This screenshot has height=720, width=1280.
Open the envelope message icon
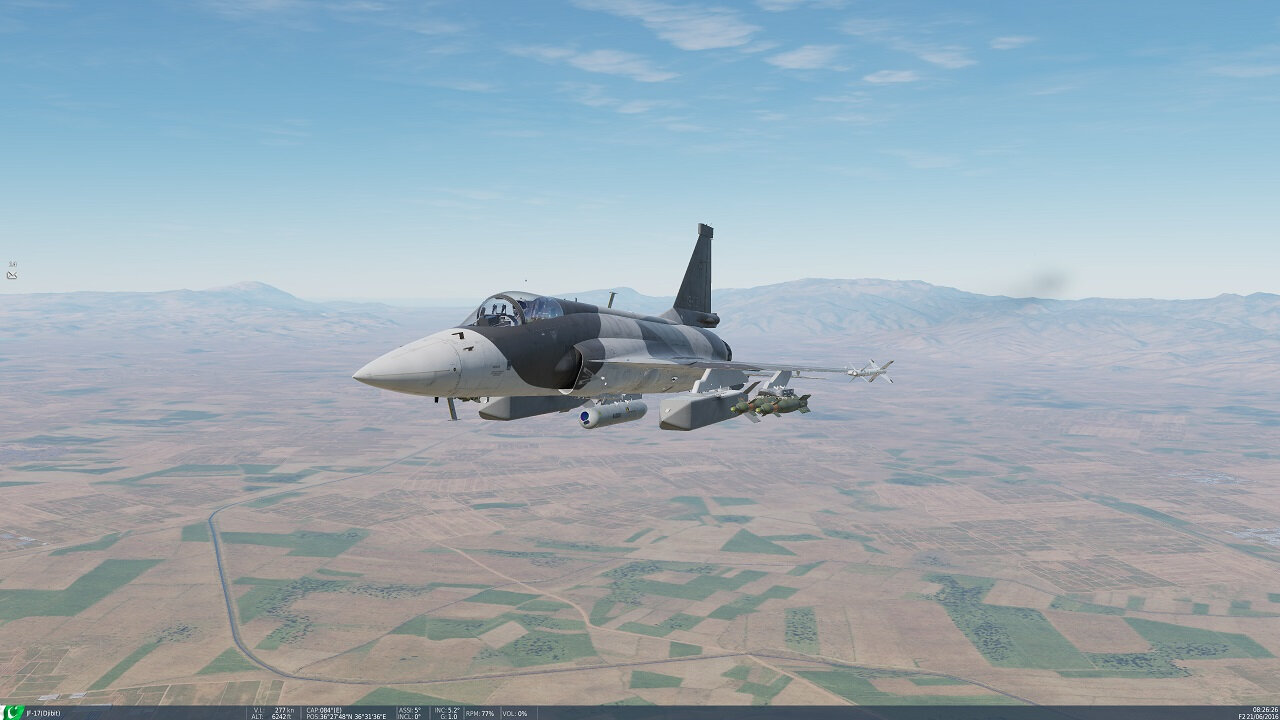pyautogui.click(x=12, y=275)
